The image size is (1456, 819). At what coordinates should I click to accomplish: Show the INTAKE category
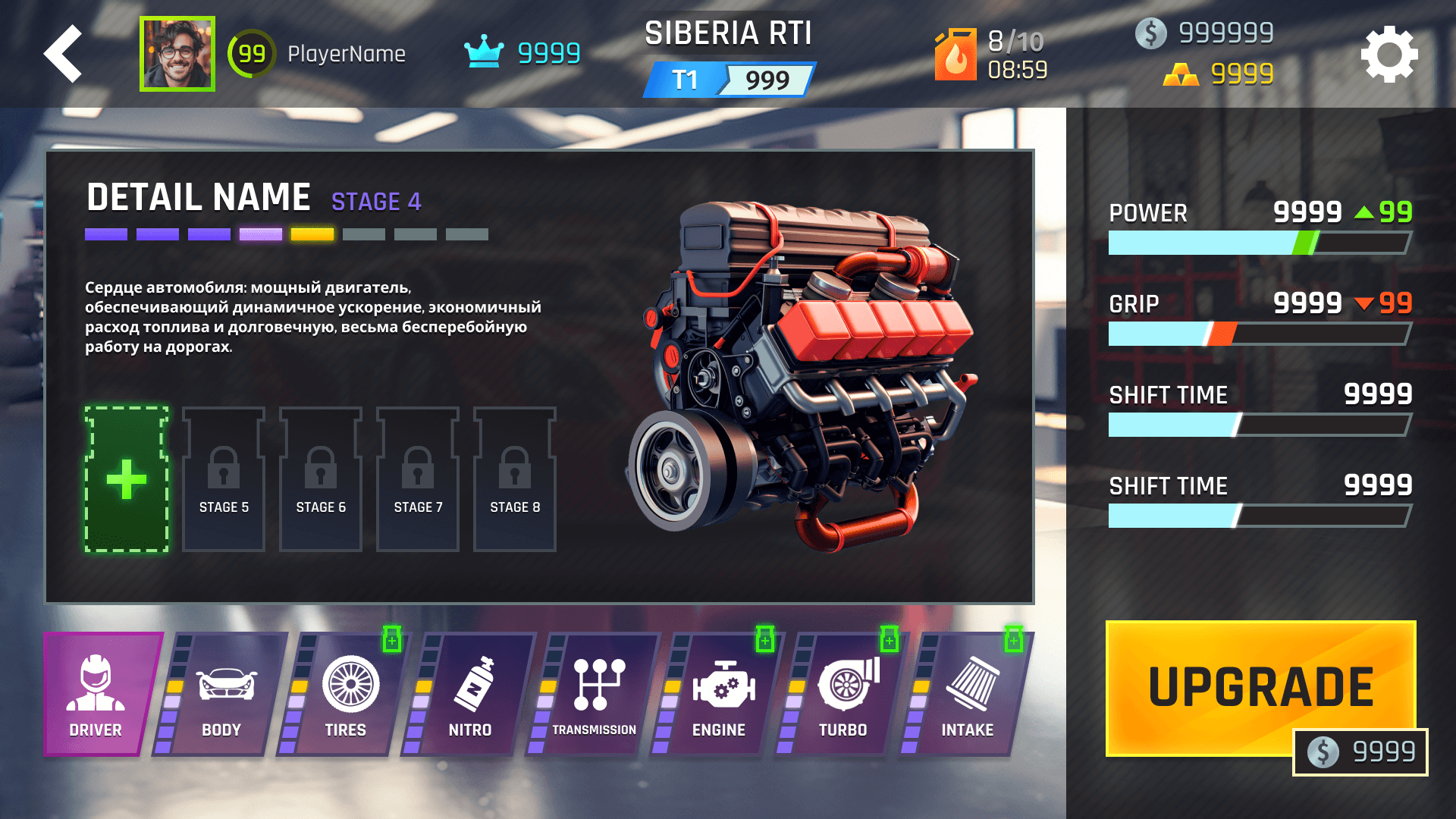[x=968, y=695]
